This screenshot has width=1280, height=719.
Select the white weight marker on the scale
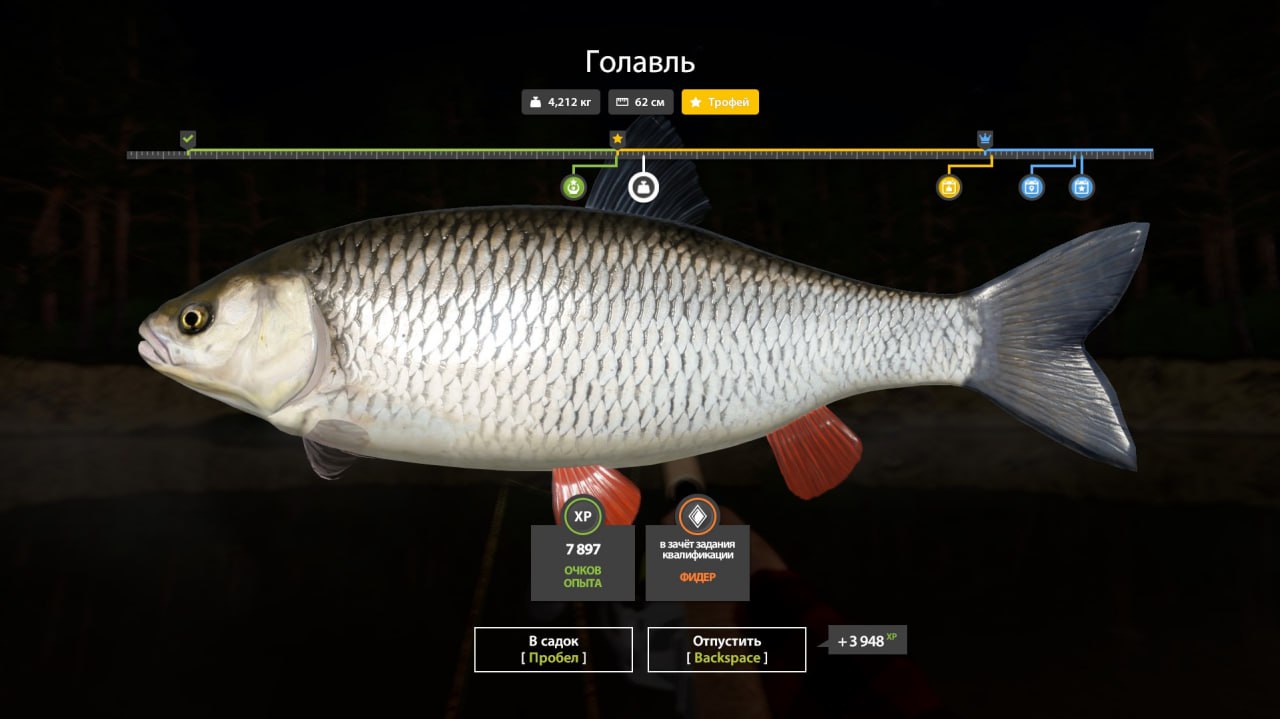pyautogui.click(x=643, y=187)
